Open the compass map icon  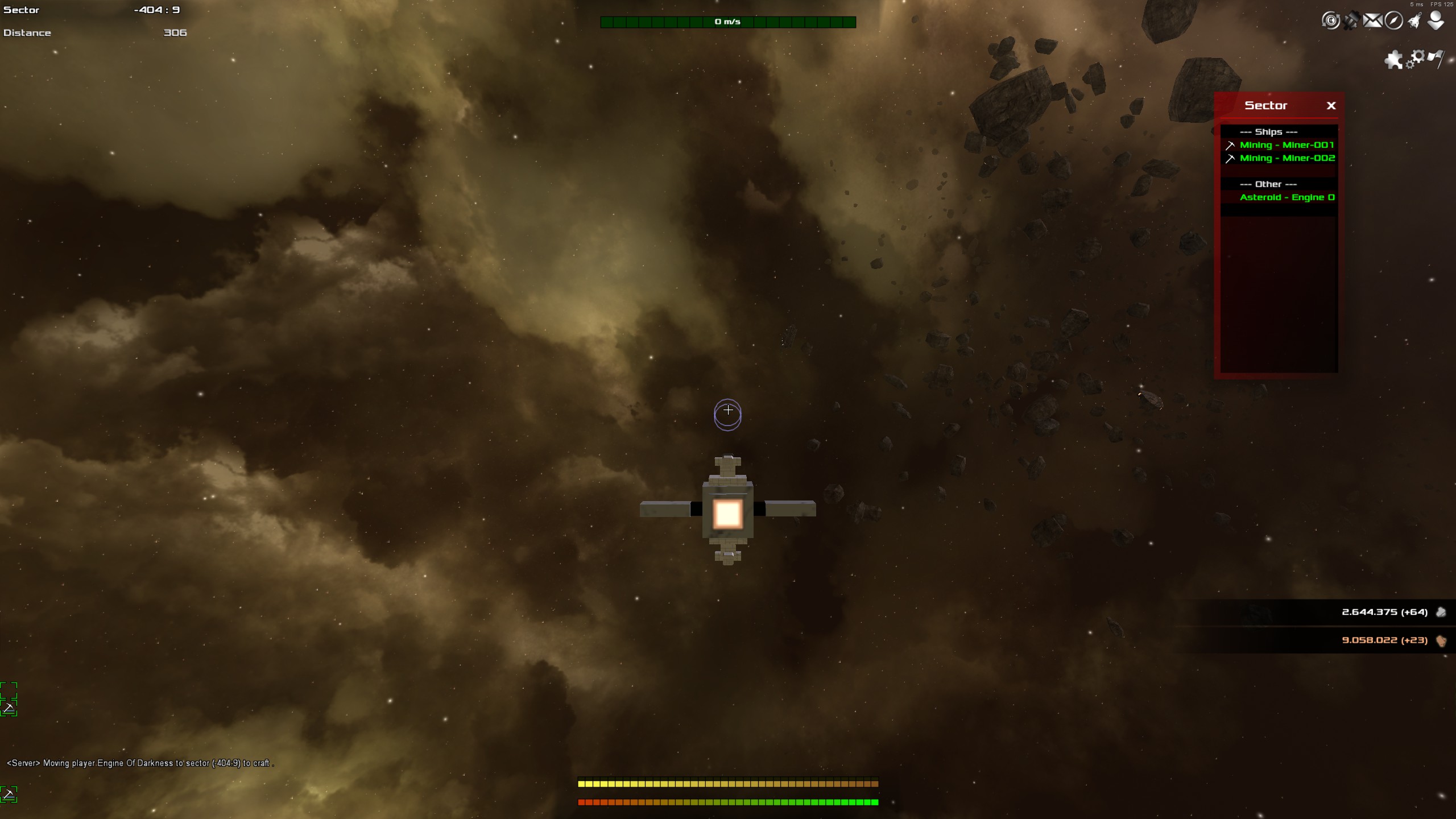[x=1393, y=21]
